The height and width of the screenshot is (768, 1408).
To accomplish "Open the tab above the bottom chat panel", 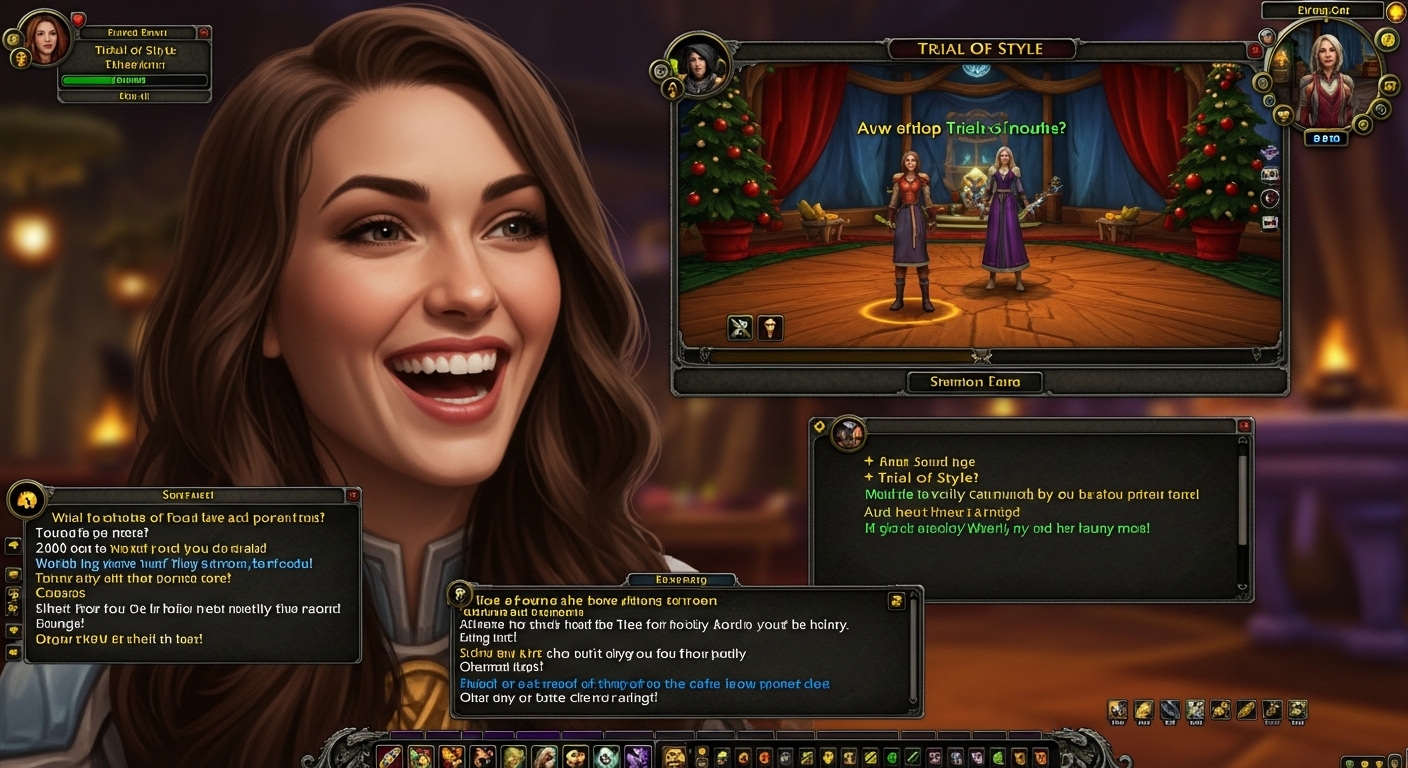I will pos(681,580).
